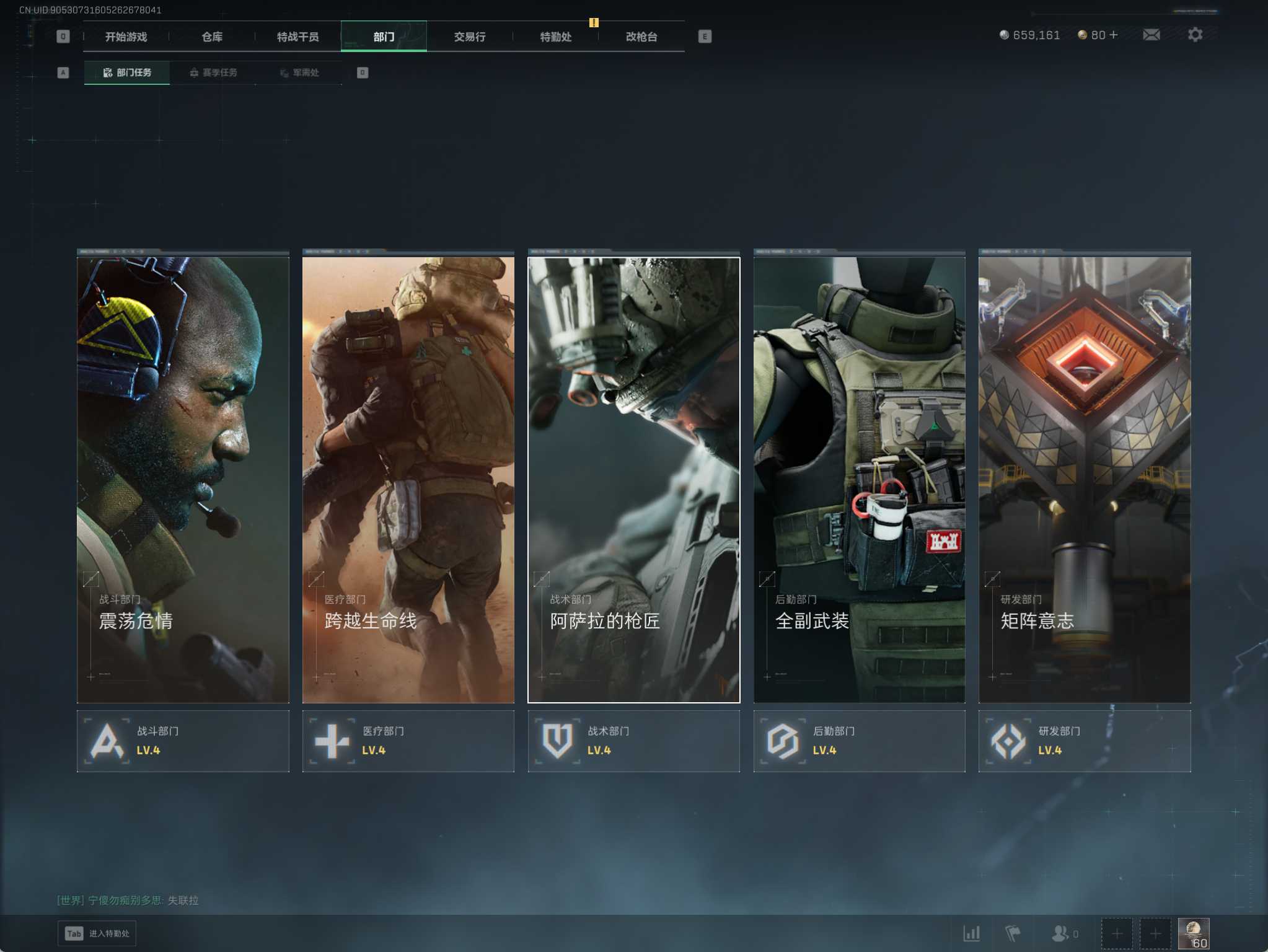1268x952 pixels.
Task: Click the 医疗部门 LV.4 level panel
Action: pos(408,741)
